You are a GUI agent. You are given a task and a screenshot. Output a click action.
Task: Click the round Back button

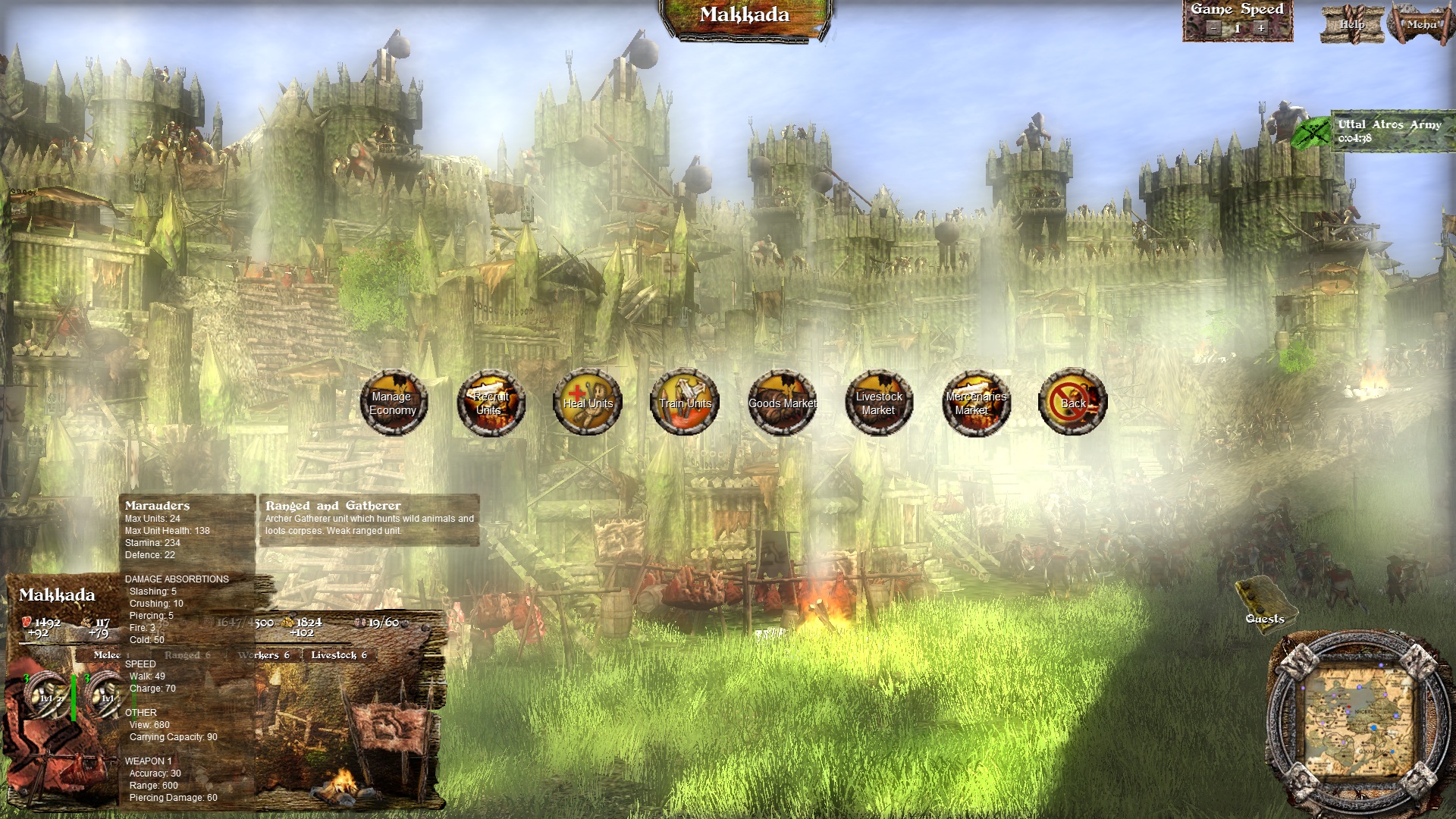pos(1073,403)
